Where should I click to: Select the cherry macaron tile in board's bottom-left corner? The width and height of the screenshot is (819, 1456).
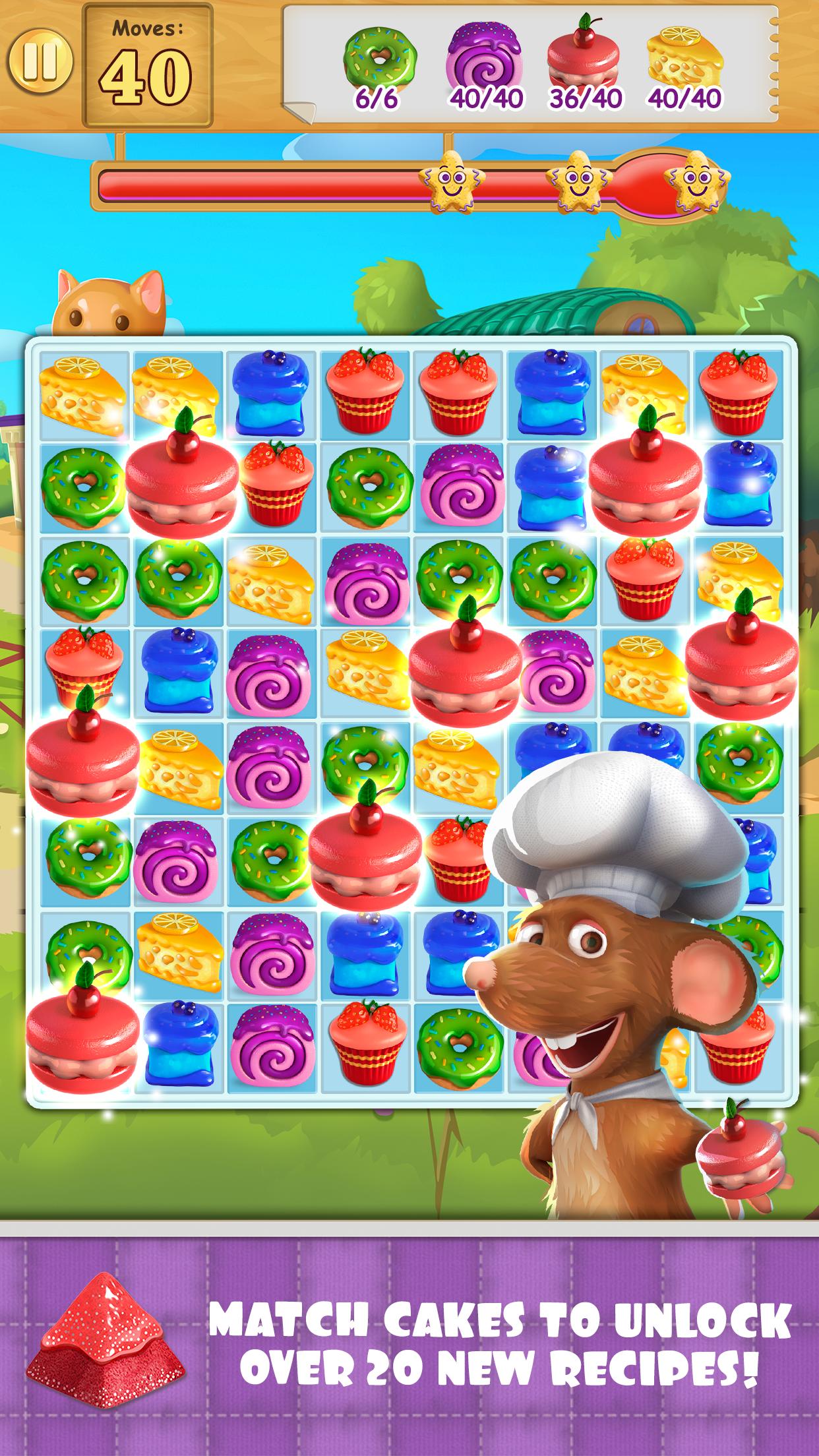click(82, 1050)
